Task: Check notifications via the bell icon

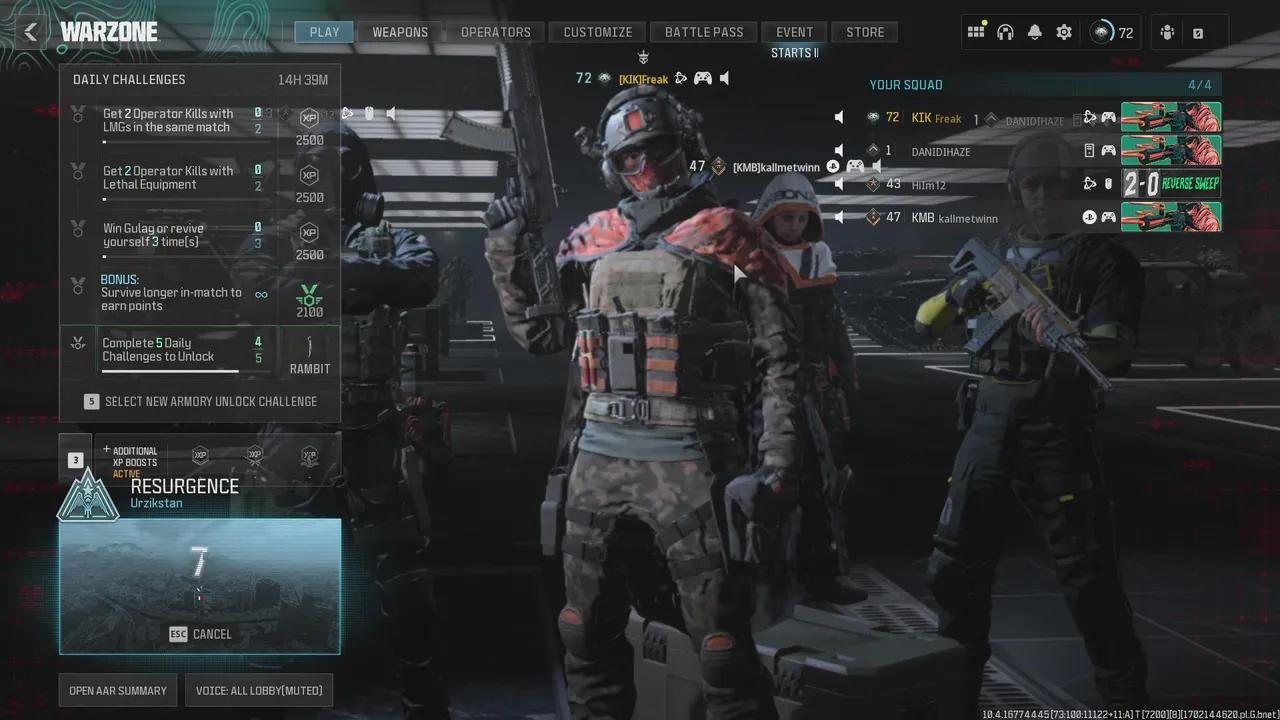Action: tap(1034, 32)
